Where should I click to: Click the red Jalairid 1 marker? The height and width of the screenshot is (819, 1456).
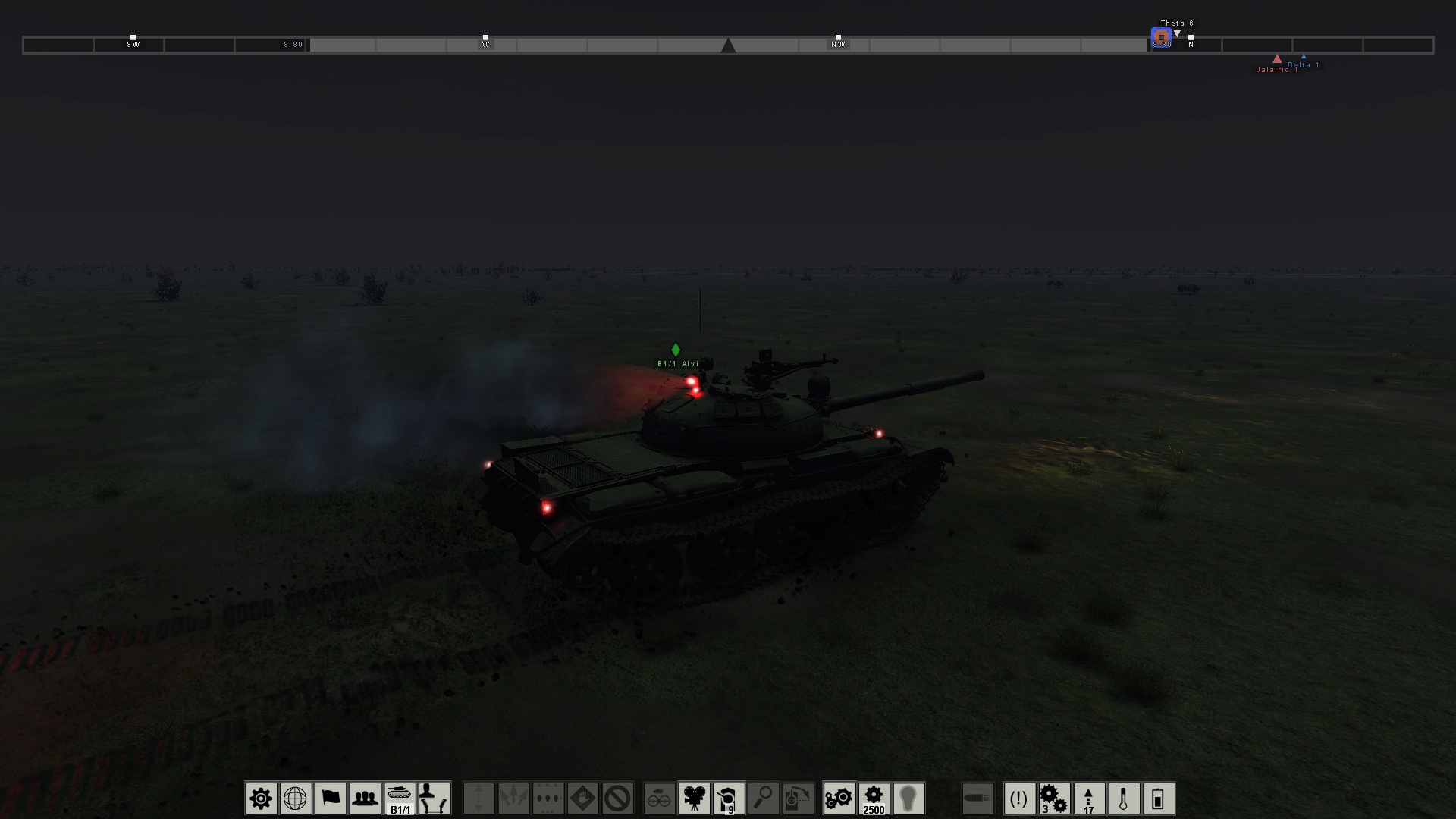tap(1277, 59)
